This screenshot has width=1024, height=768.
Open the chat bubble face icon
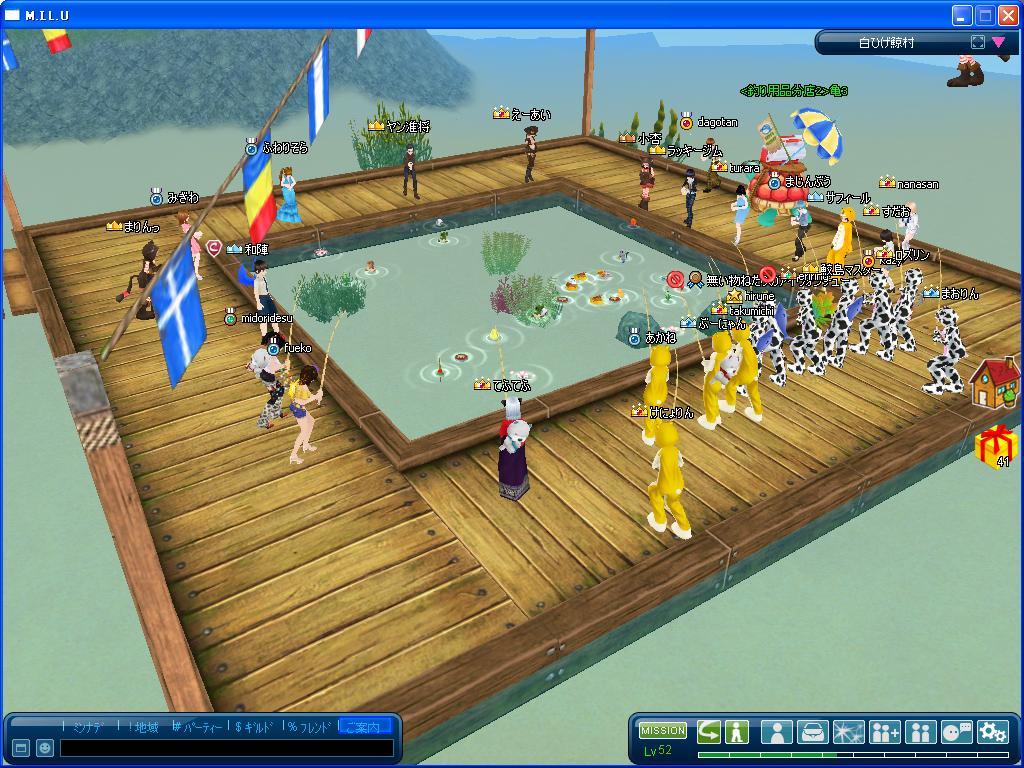pyautogui.click(x=957, y=732)
